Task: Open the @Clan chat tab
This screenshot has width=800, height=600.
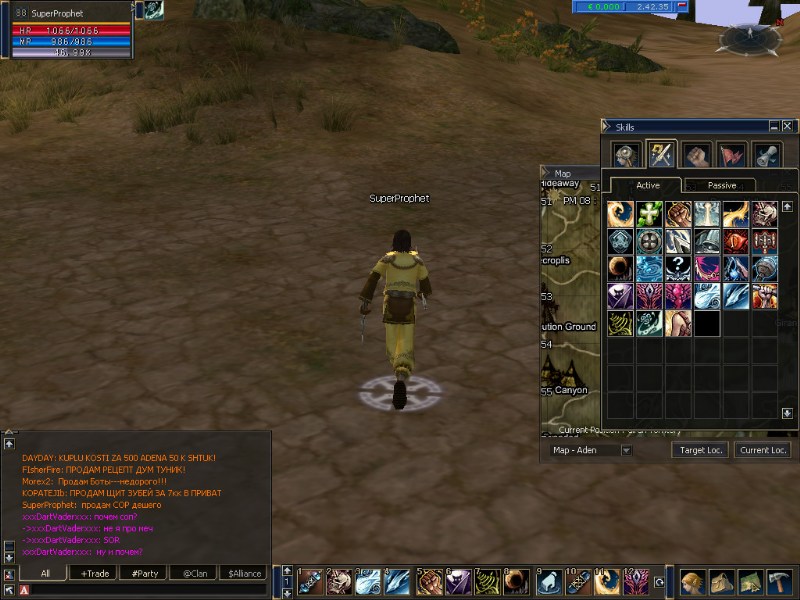Action: tap(193, 573)
